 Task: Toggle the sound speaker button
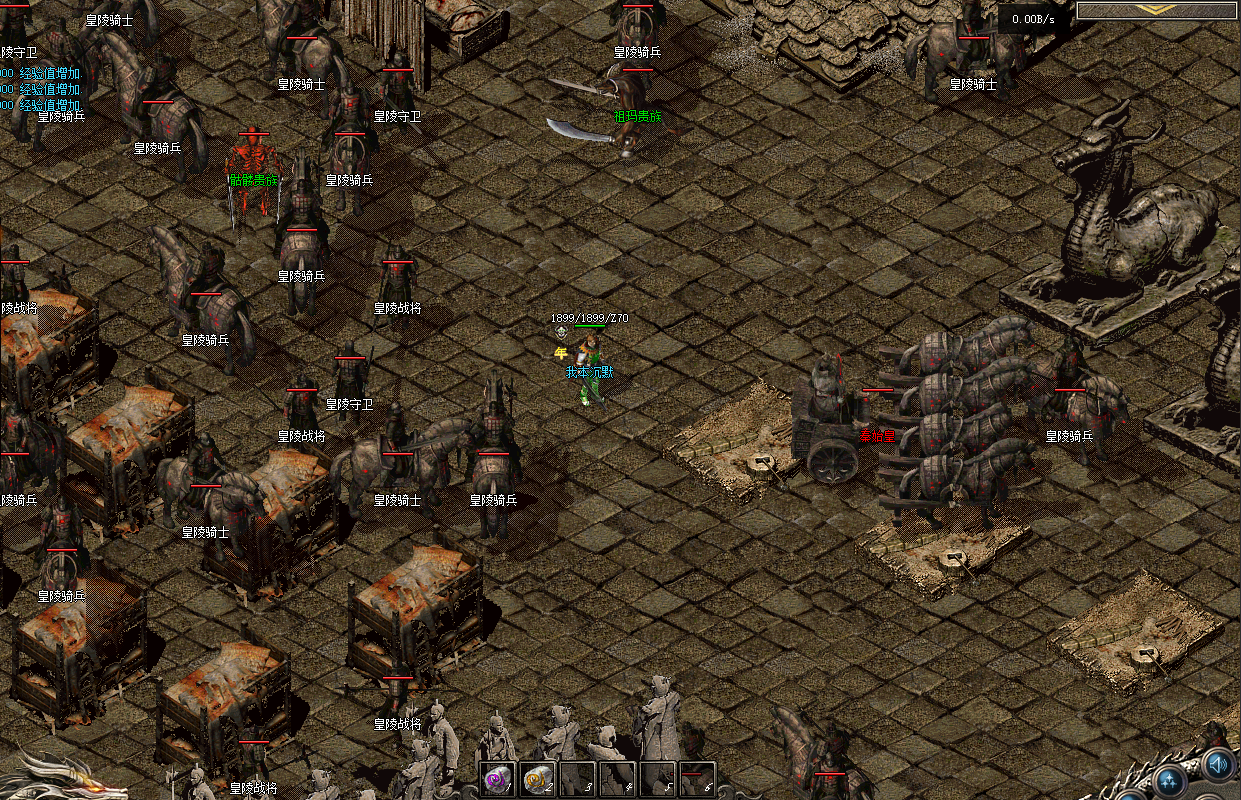tap(1217, 765)
